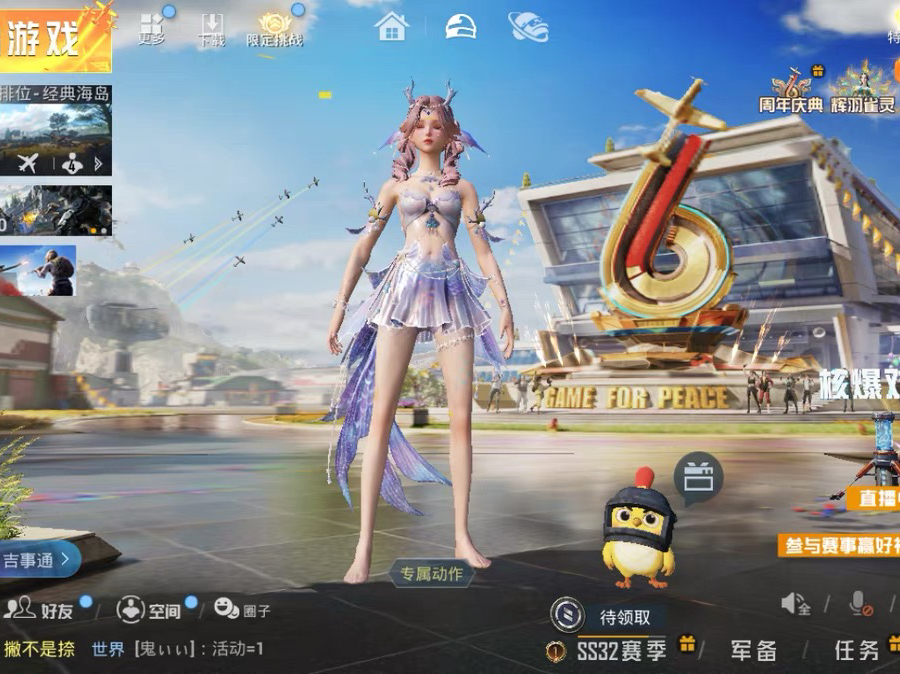Open the 空间 personal space
This screenshot has width=900, height=674.
coord(150,609)
